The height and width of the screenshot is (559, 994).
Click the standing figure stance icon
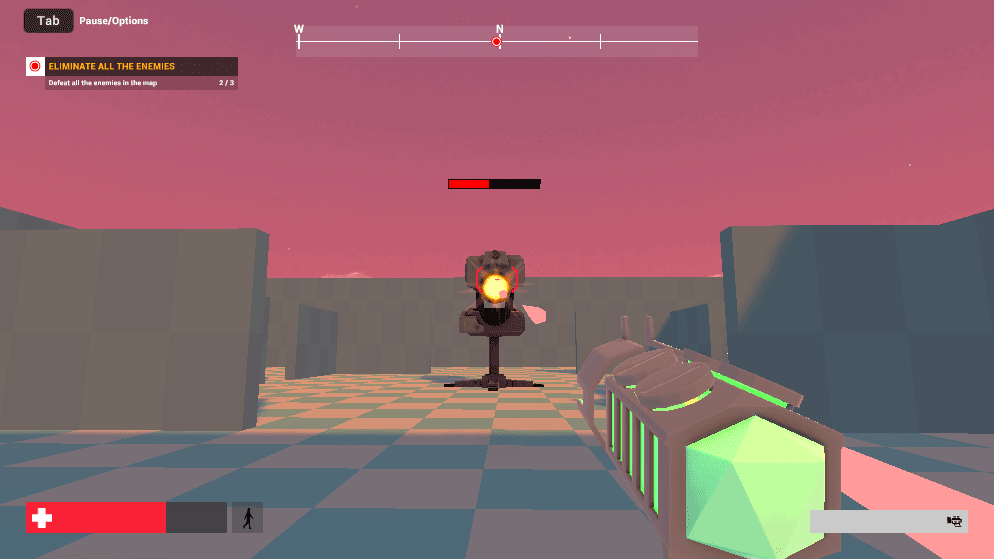(x=247, y=518)
